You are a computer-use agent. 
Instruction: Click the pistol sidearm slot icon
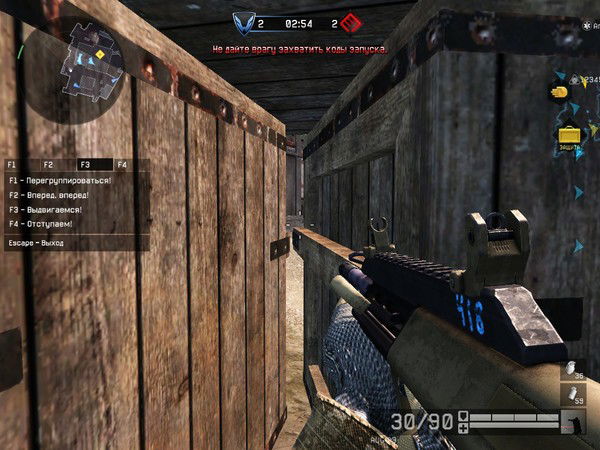(x=573, y=423)
